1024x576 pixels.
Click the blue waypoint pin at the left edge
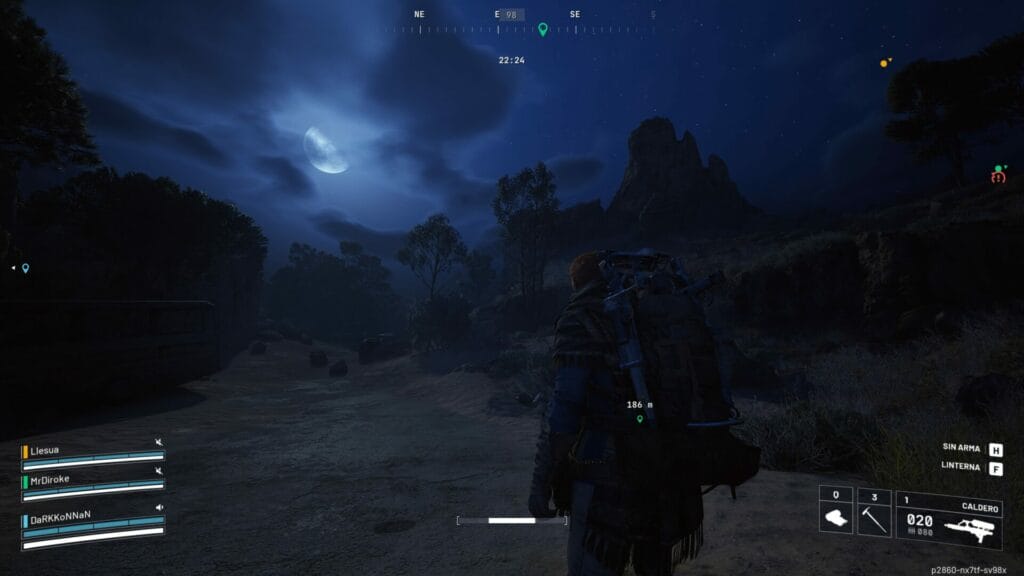pos(25,268)
